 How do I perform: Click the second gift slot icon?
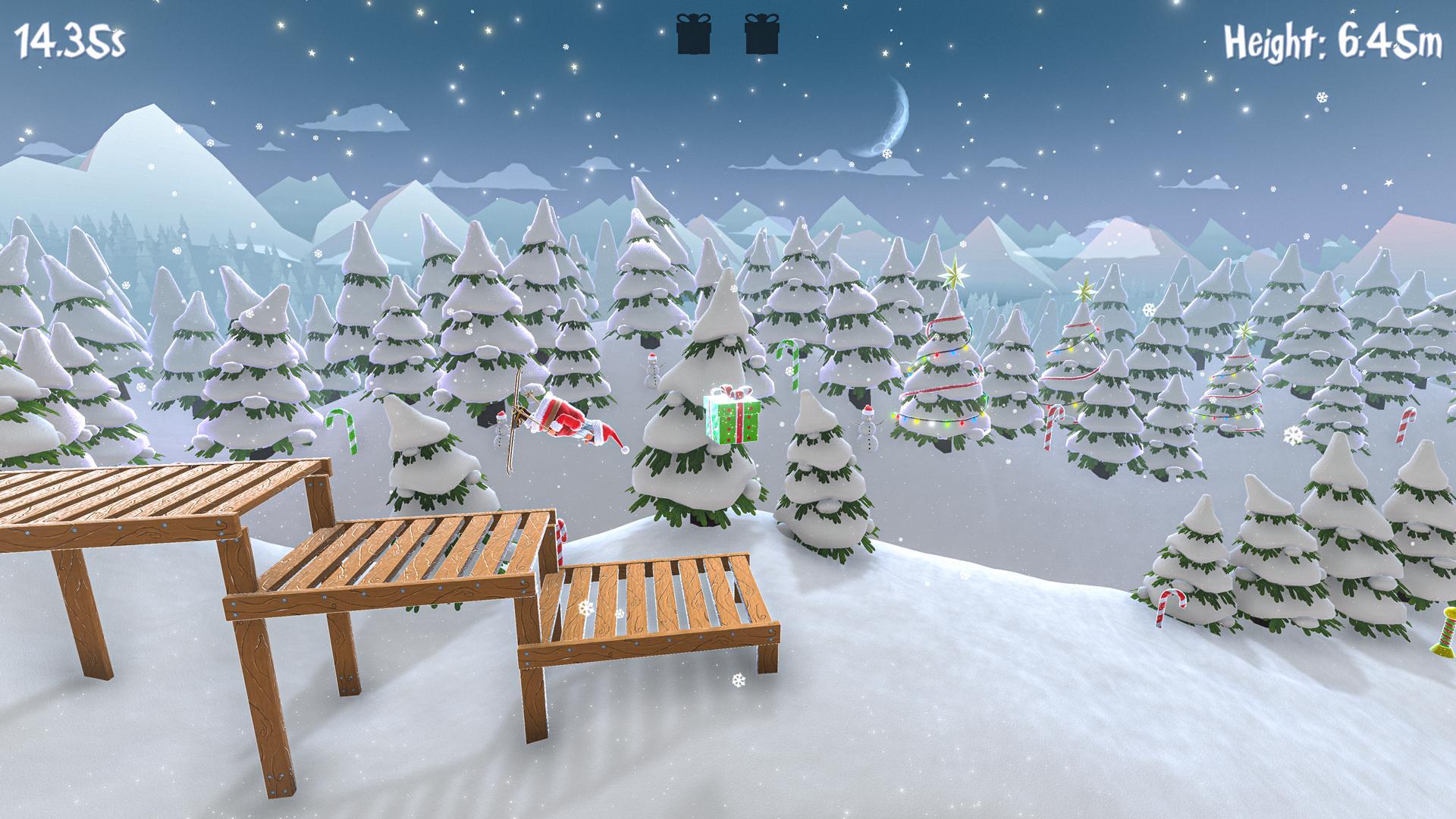pos(762,34)
